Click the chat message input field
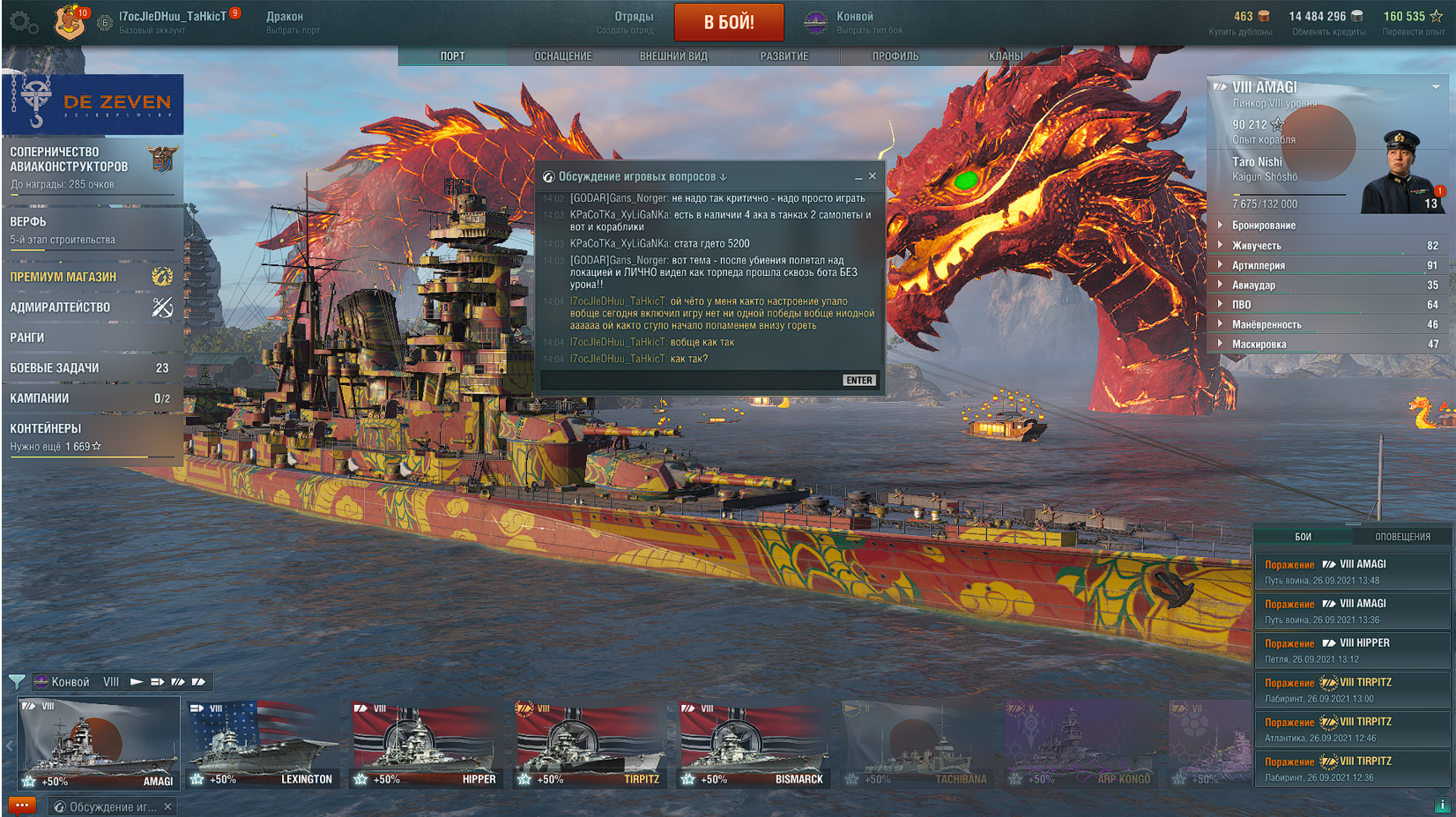This screenshot has width=1456, height=817. point(689,381)
